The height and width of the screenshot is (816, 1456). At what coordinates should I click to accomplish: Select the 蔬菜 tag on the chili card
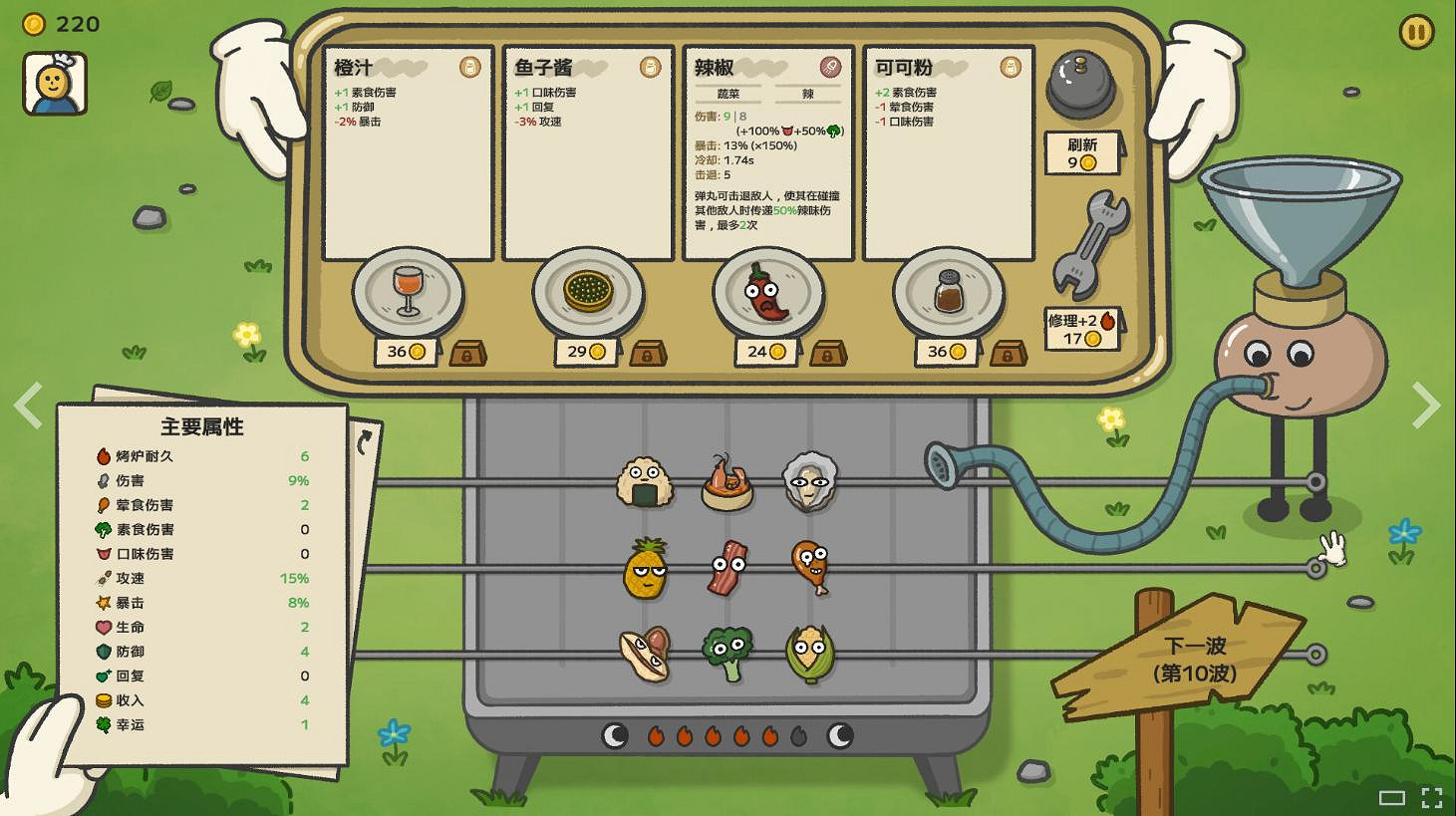pos(727,93)
